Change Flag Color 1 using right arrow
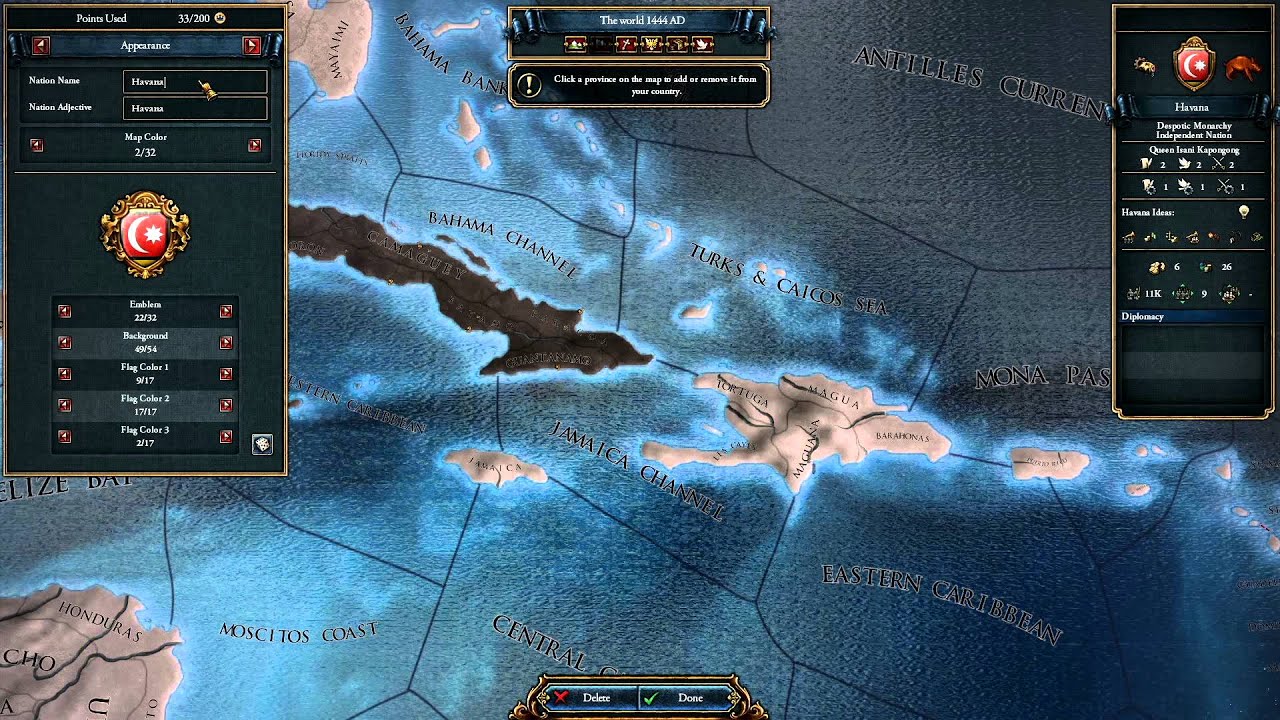1280x720 pixels. pos(229,373)
